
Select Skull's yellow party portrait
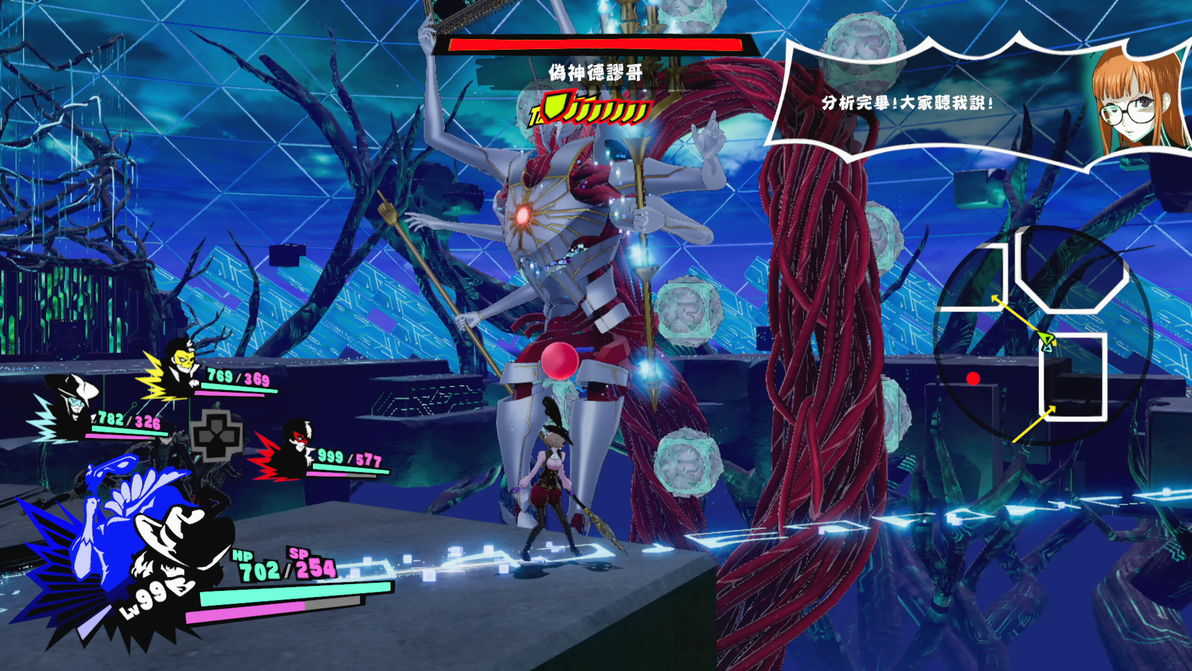click(x=180, y=367)
